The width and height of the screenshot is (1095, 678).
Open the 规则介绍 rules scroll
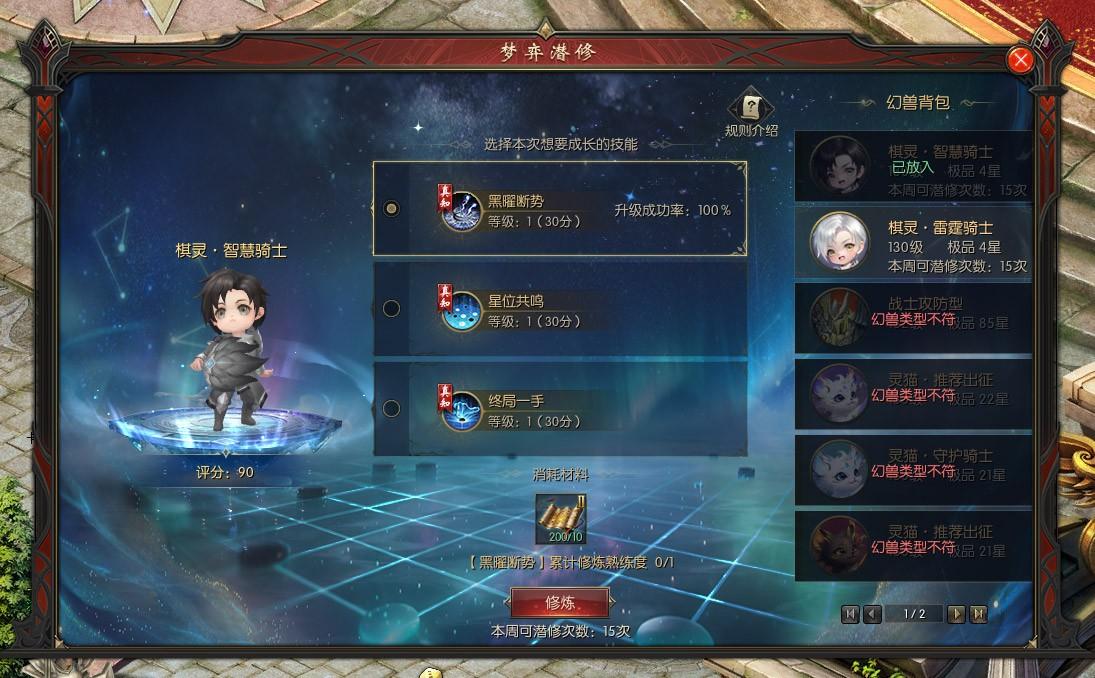pos(751,108)
